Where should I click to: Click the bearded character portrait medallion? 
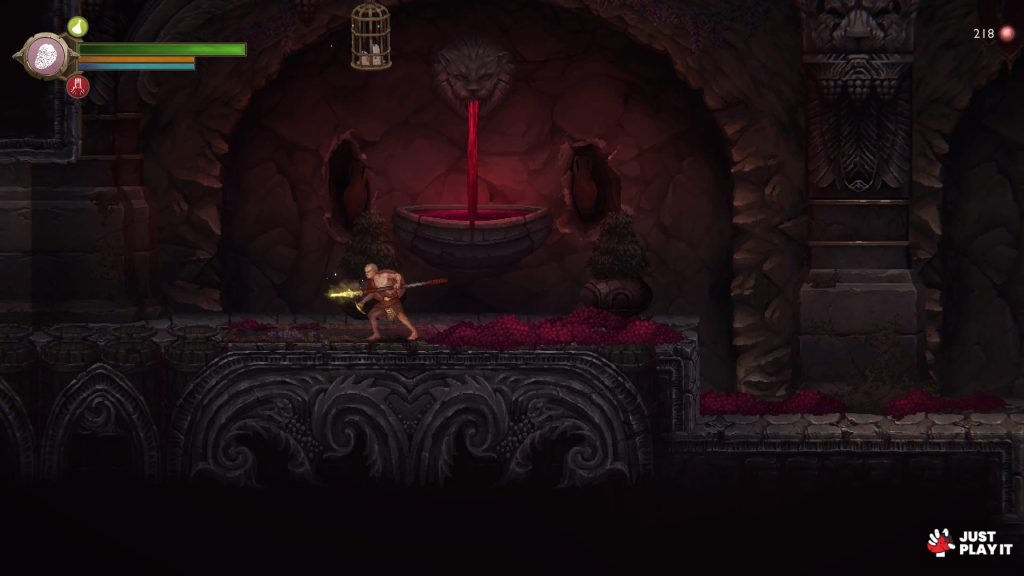[x=45, y=55]
